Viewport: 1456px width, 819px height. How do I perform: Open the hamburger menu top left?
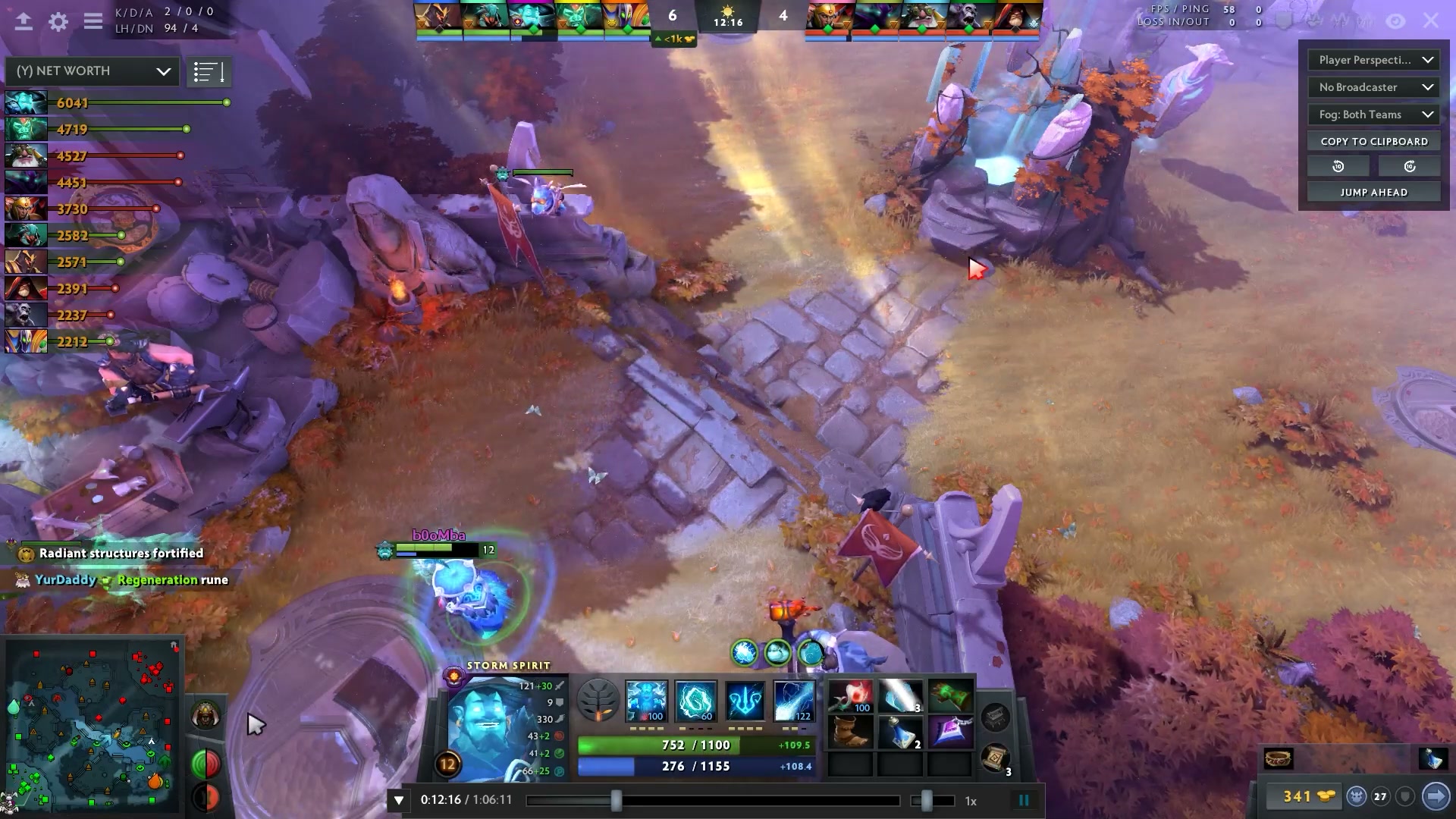pos(93,21)
